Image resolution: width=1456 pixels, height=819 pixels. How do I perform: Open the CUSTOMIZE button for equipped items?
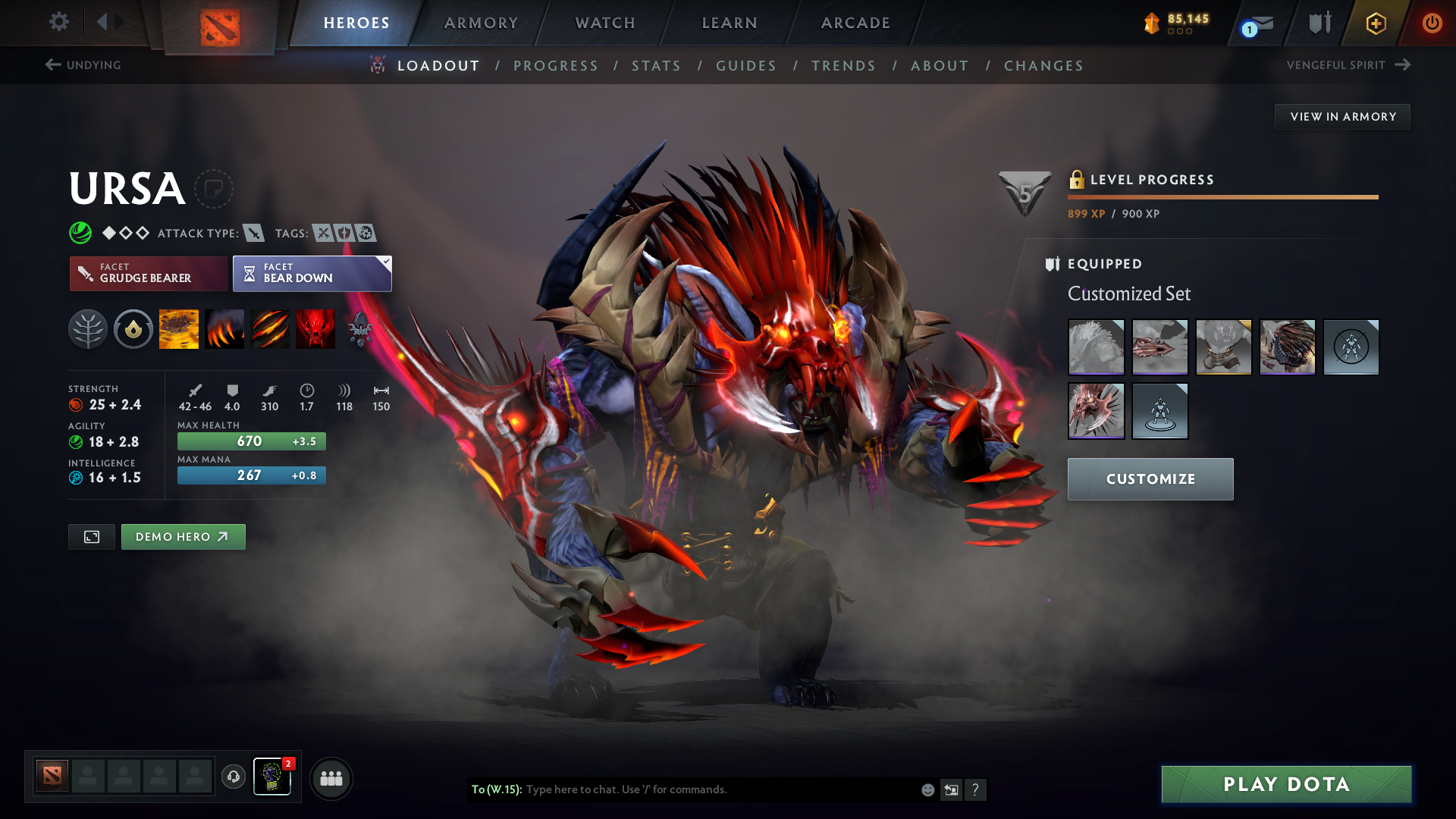tap(1150, 479)
